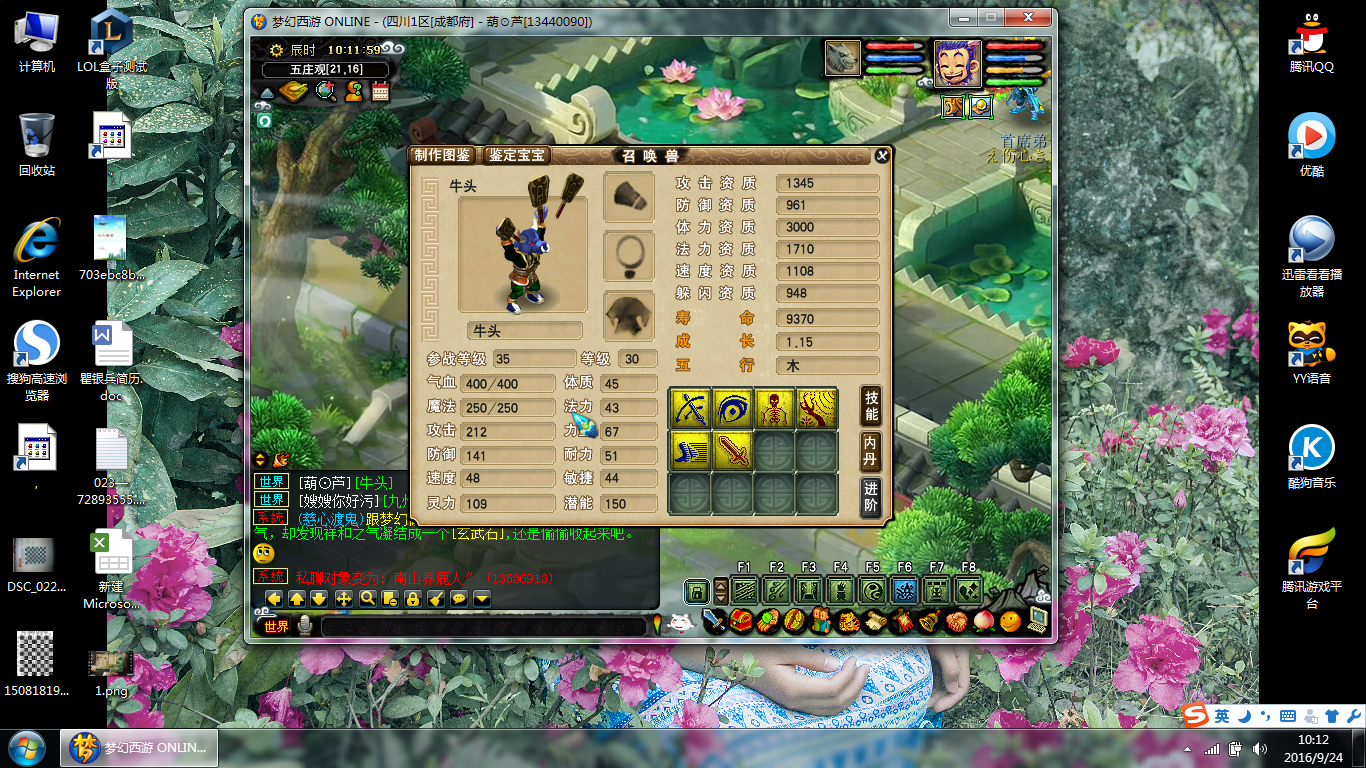Close the 召唤兽 summon panel
The width and height of the screenshot is (1366, 768).
(x=881, y=155)
